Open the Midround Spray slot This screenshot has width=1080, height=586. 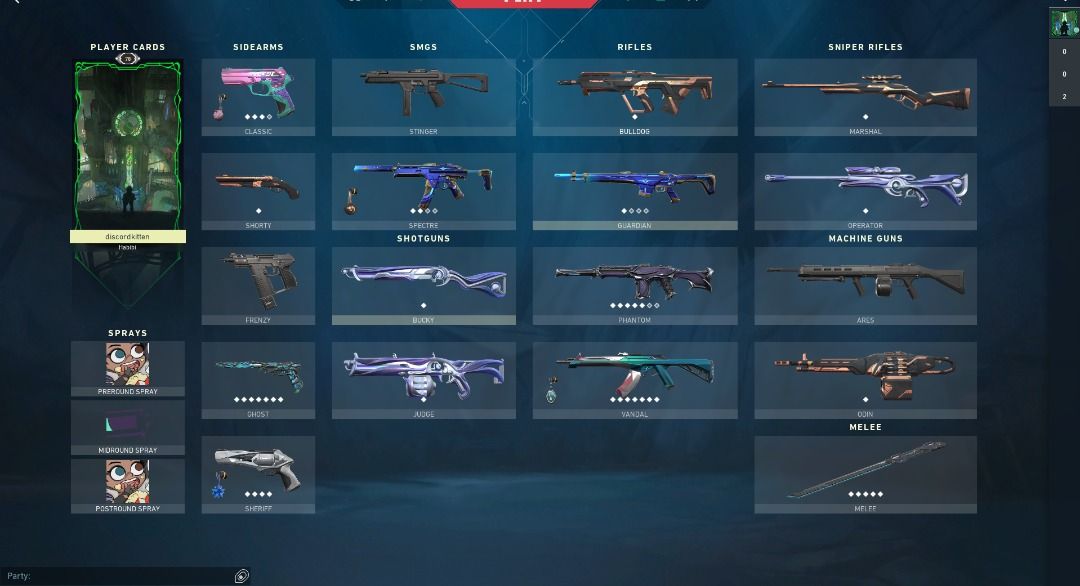click(128, 427)
